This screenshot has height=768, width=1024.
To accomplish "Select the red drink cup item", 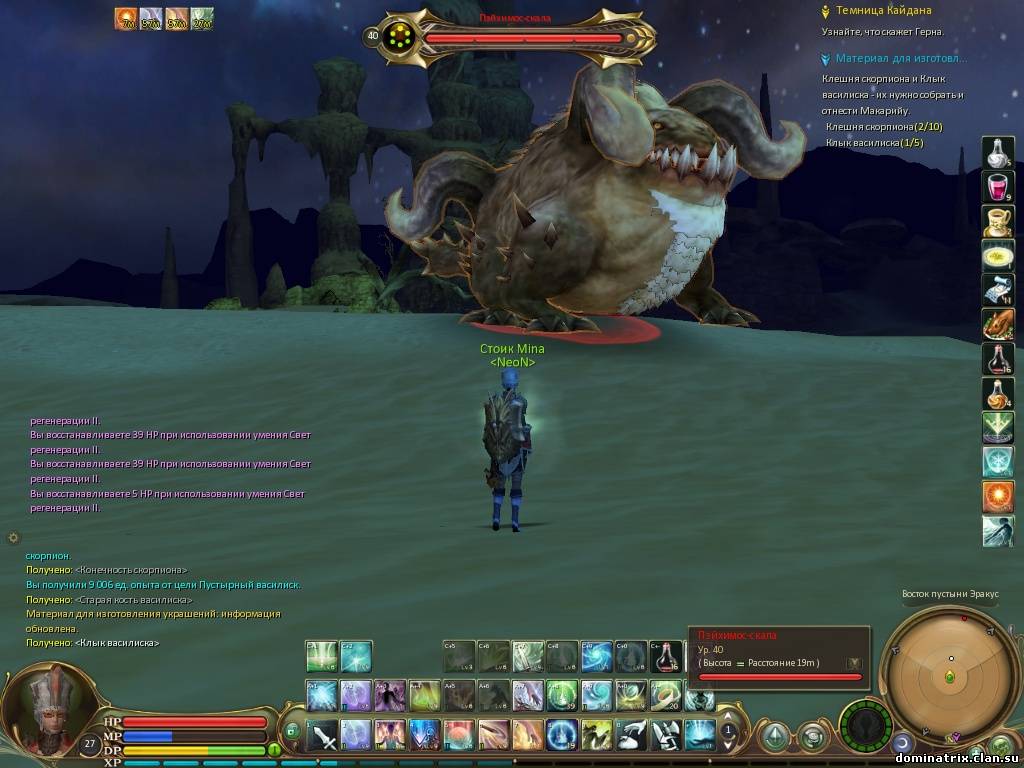I will tap(997, 187).
